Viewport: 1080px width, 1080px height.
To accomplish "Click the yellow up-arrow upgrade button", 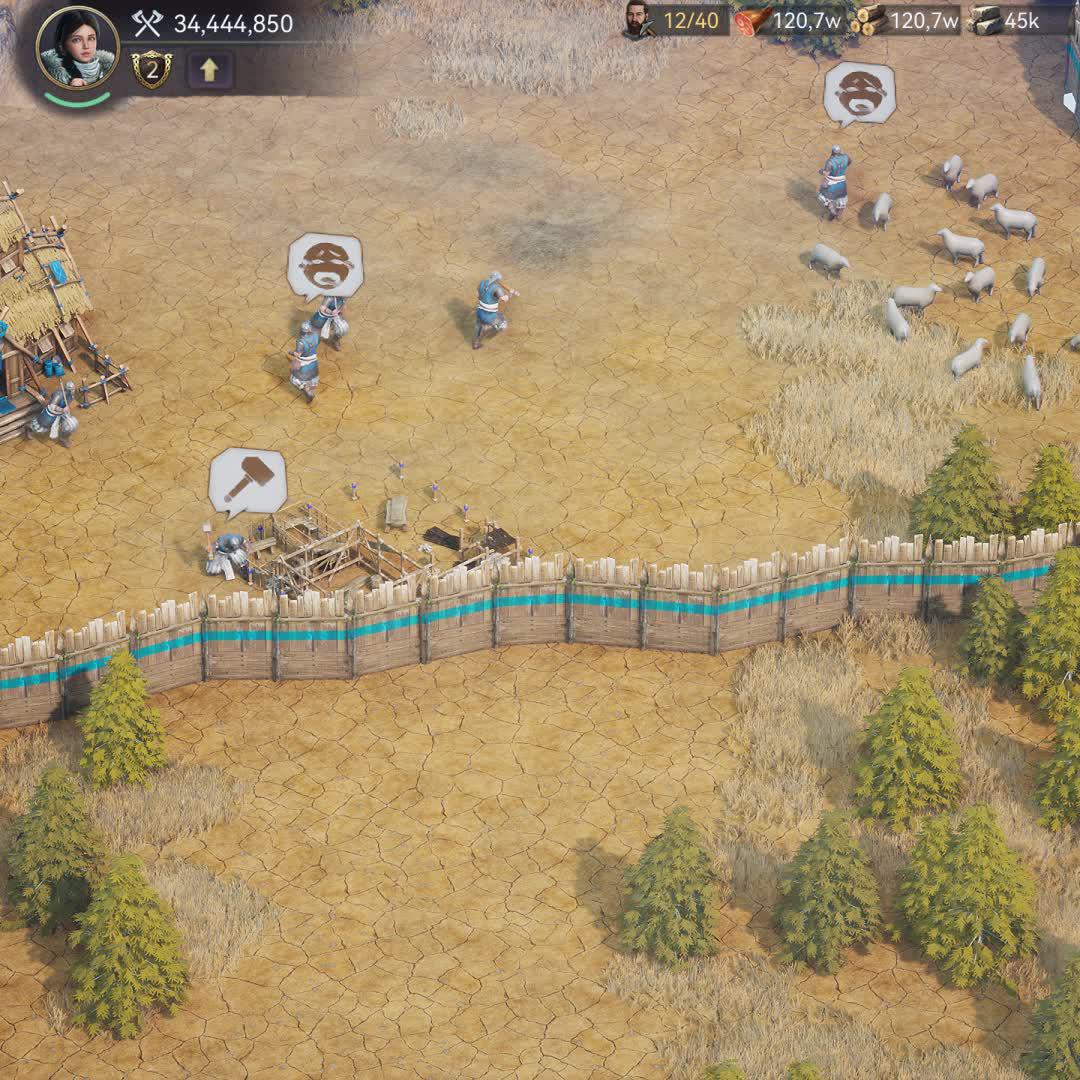I will (210, 69).
